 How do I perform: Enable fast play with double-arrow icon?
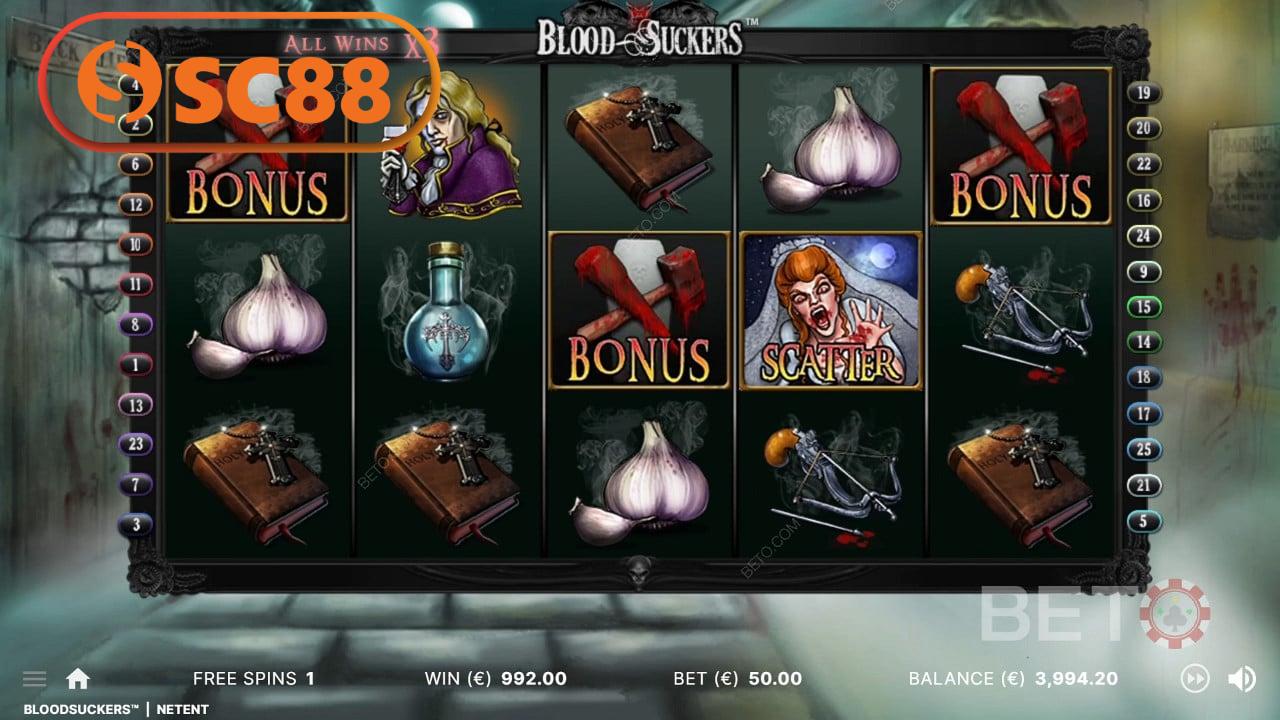[x=1194, y=679]
